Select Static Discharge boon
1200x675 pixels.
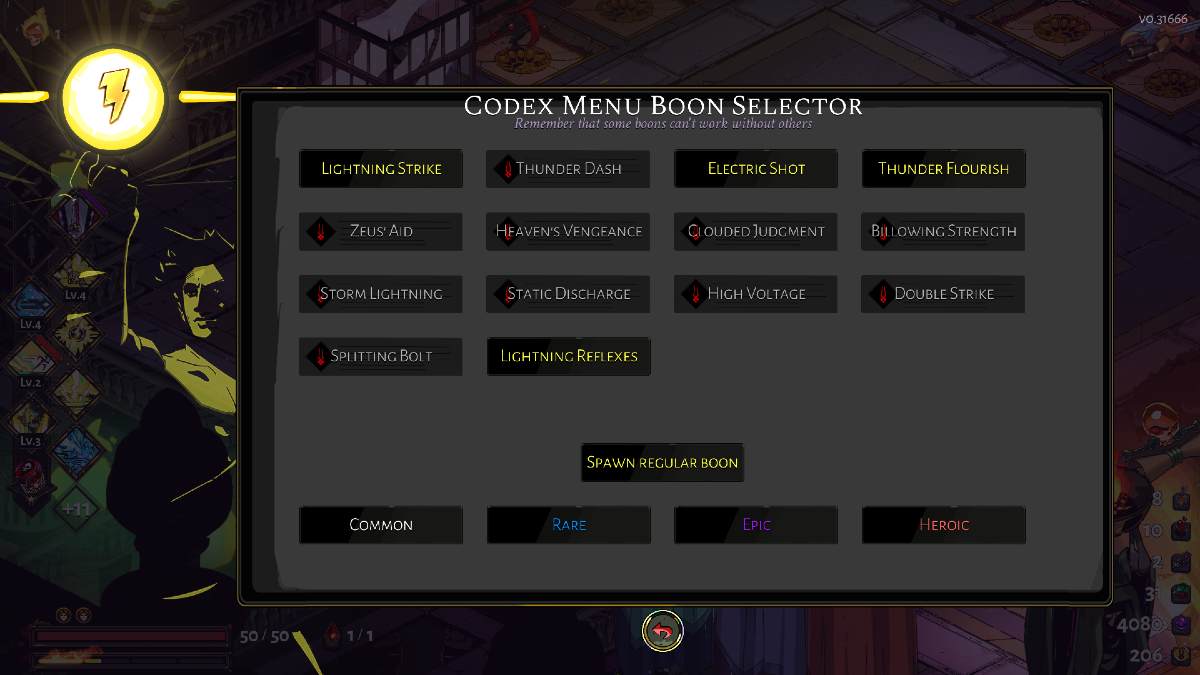pyautogui.click(x=568, y=294)
